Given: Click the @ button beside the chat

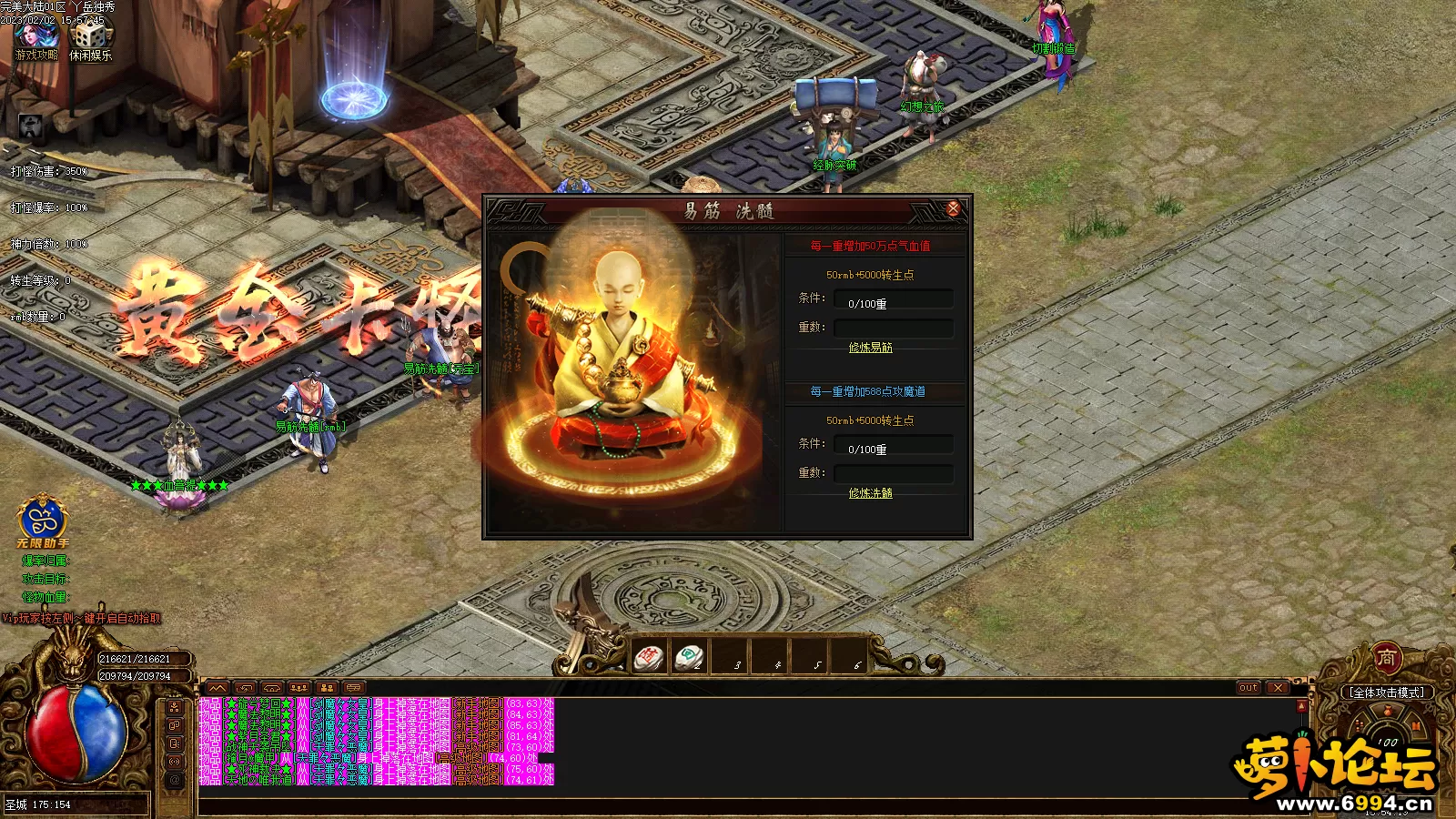Looking at the screenshot, I should point(175,780).
